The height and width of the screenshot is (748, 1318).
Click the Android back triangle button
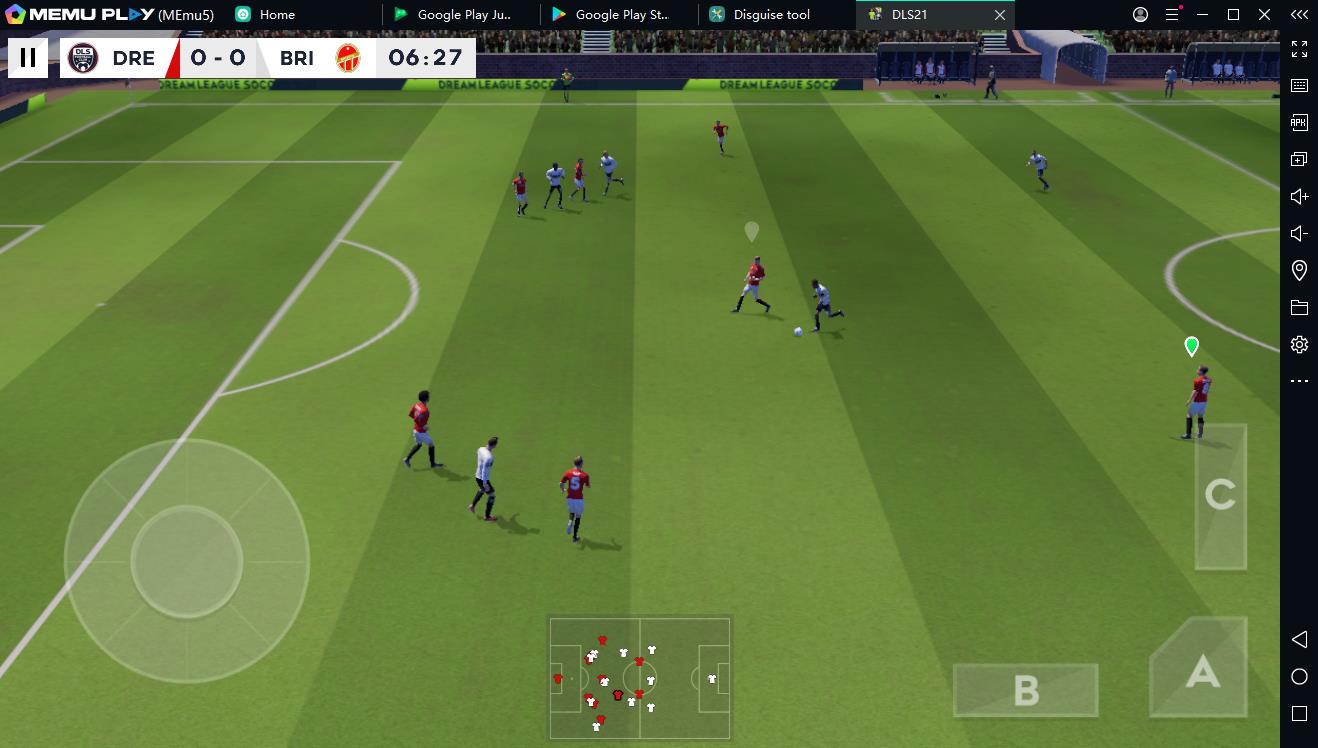[1299, 640]
